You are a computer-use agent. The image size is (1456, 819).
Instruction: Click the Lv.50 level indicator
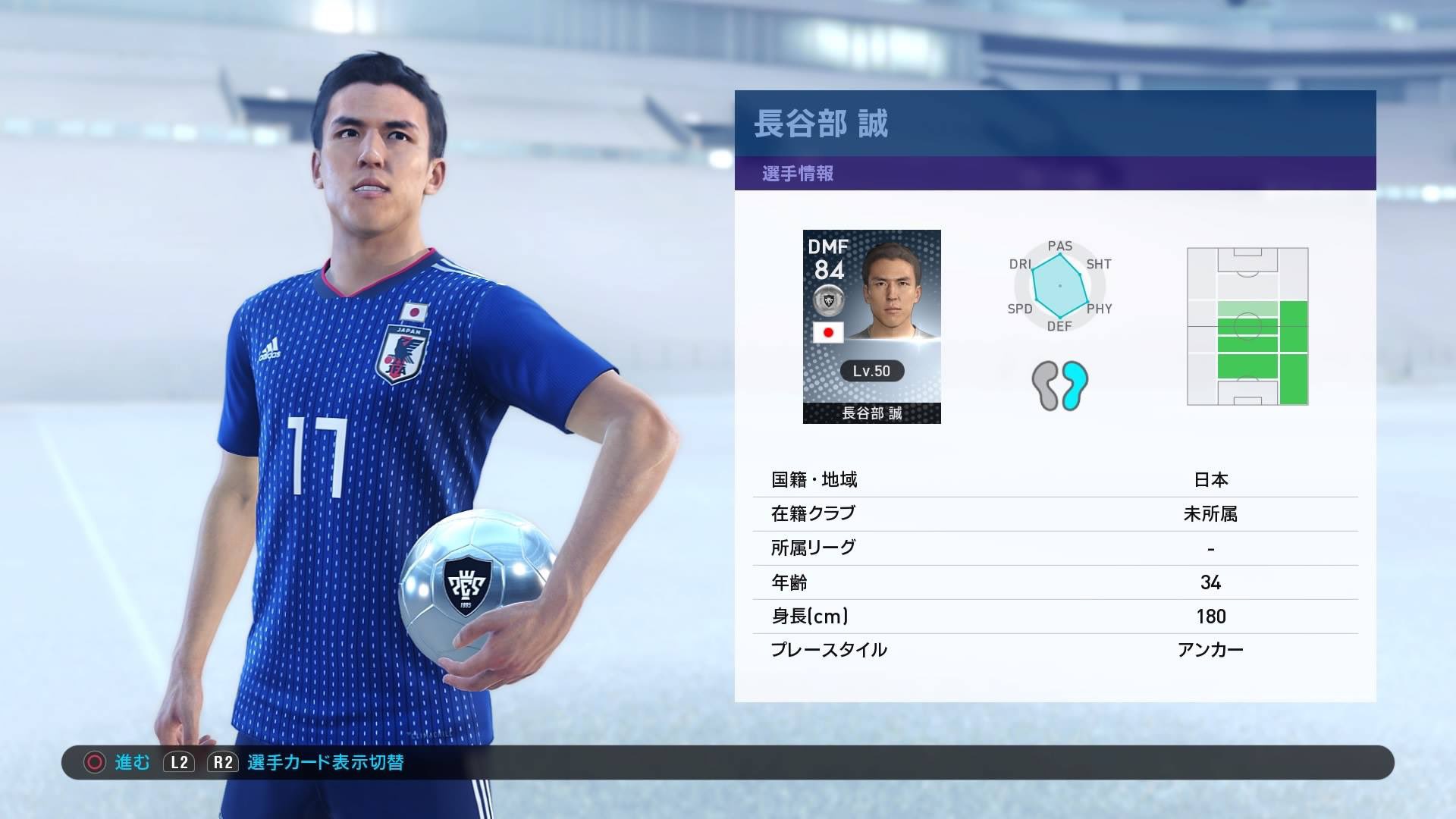point(873,372)
